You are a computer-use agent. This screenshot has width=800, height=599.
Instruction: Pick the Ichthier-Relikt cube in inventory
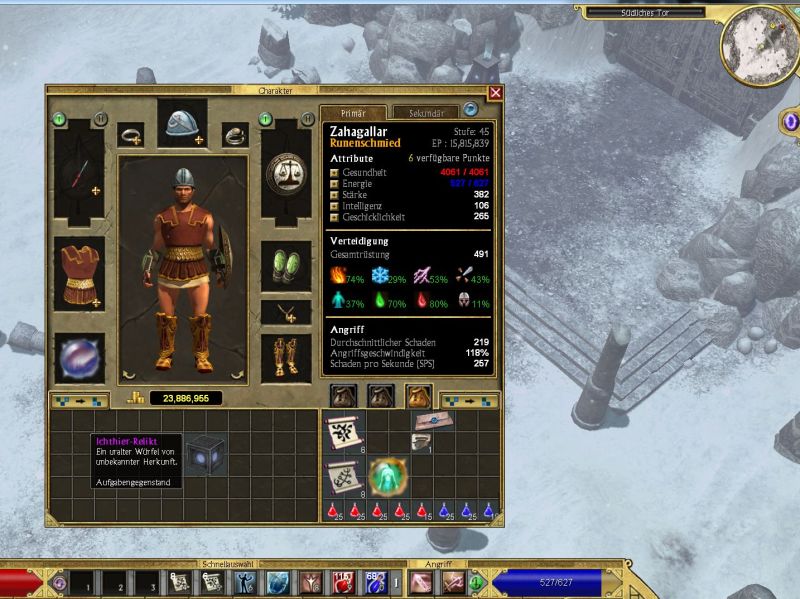(x=203, y=454)
